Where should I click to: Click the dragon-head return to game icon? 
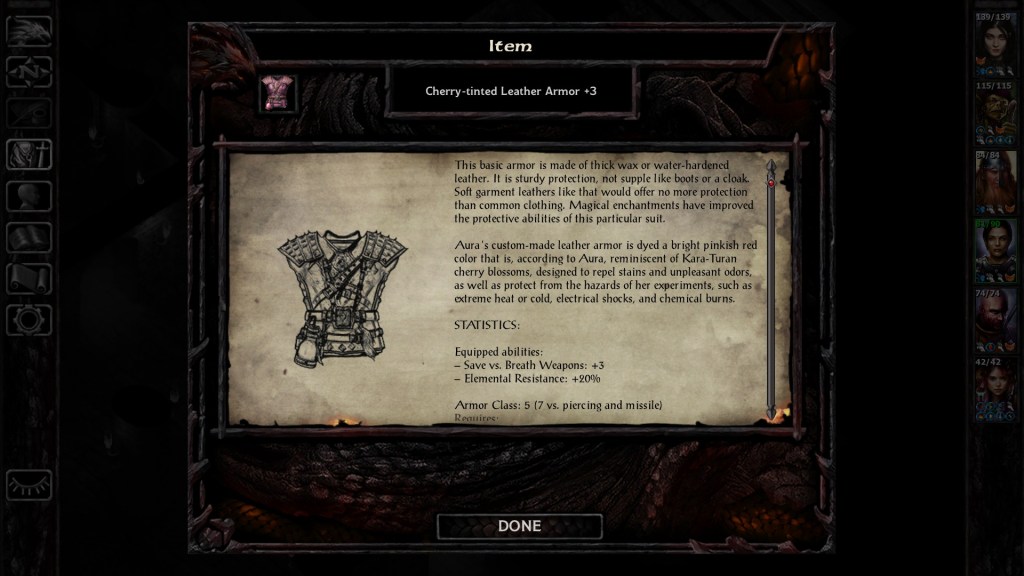pos(29,31)
